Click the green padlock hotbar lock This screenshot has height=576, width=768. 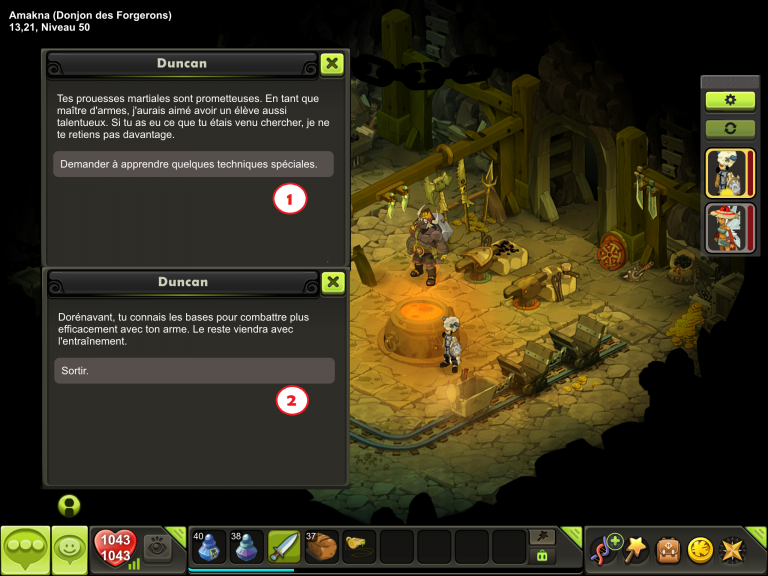[x=543, y=556]
